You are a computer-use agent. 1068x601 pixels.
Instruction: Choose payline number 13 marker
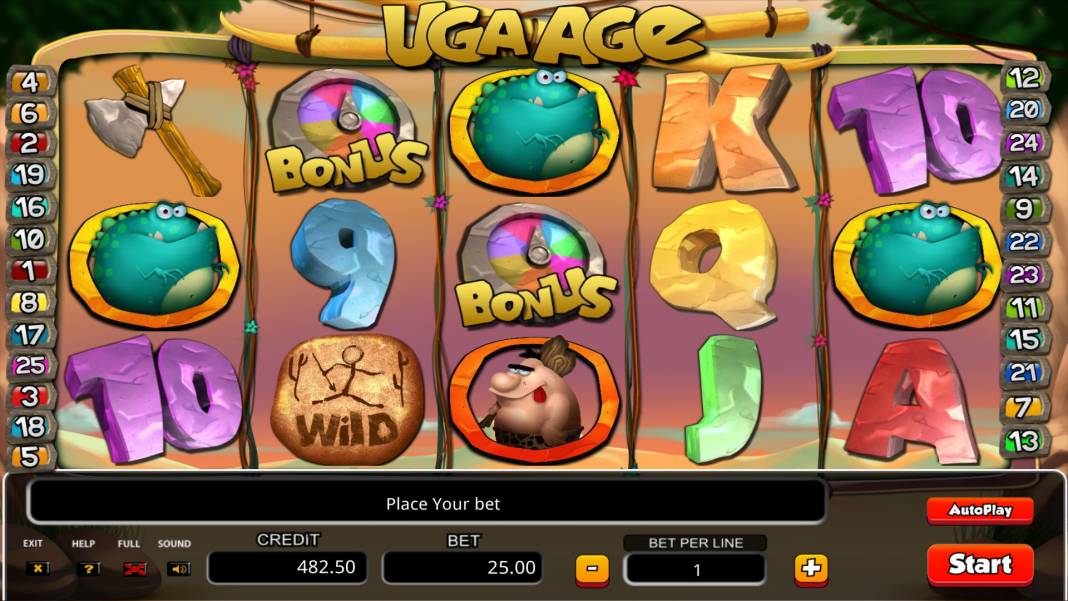point(1024,439)
